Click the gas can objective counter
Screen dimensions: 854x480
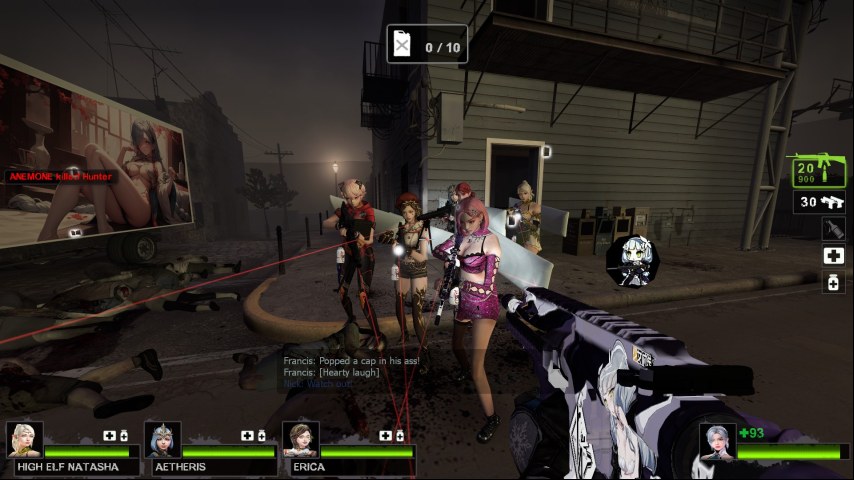[427, 45]
